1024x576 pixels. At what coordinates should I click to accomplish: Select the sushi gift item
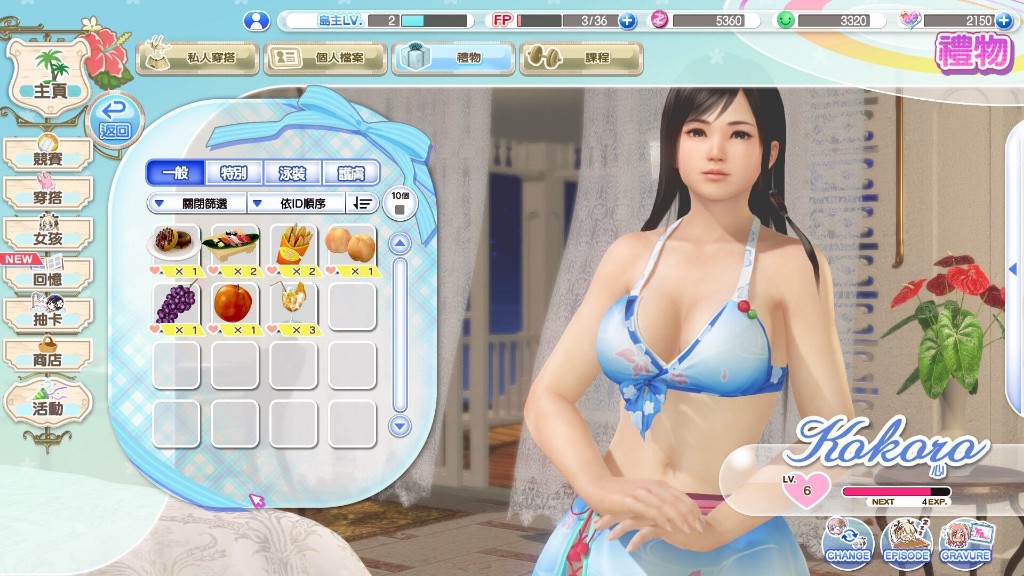click(234, 246)
